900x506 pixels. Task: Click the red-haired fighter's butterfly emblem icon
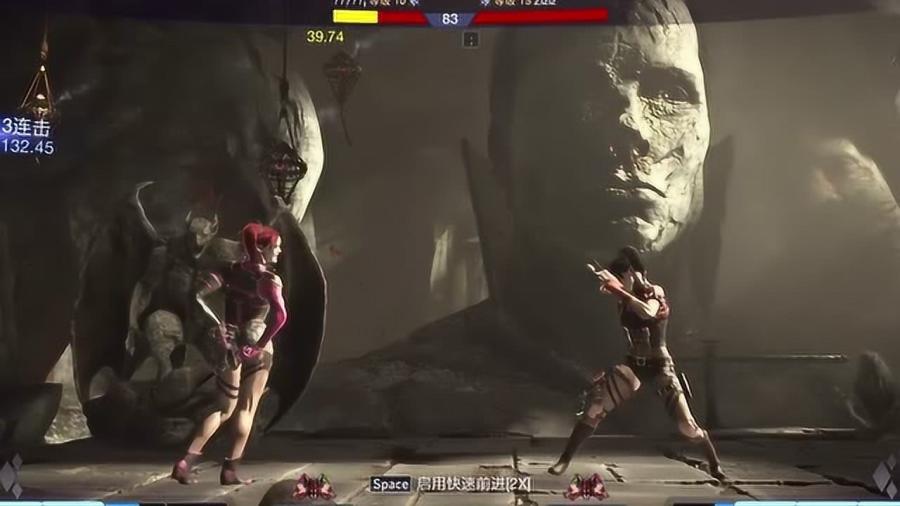pos(313,487)
